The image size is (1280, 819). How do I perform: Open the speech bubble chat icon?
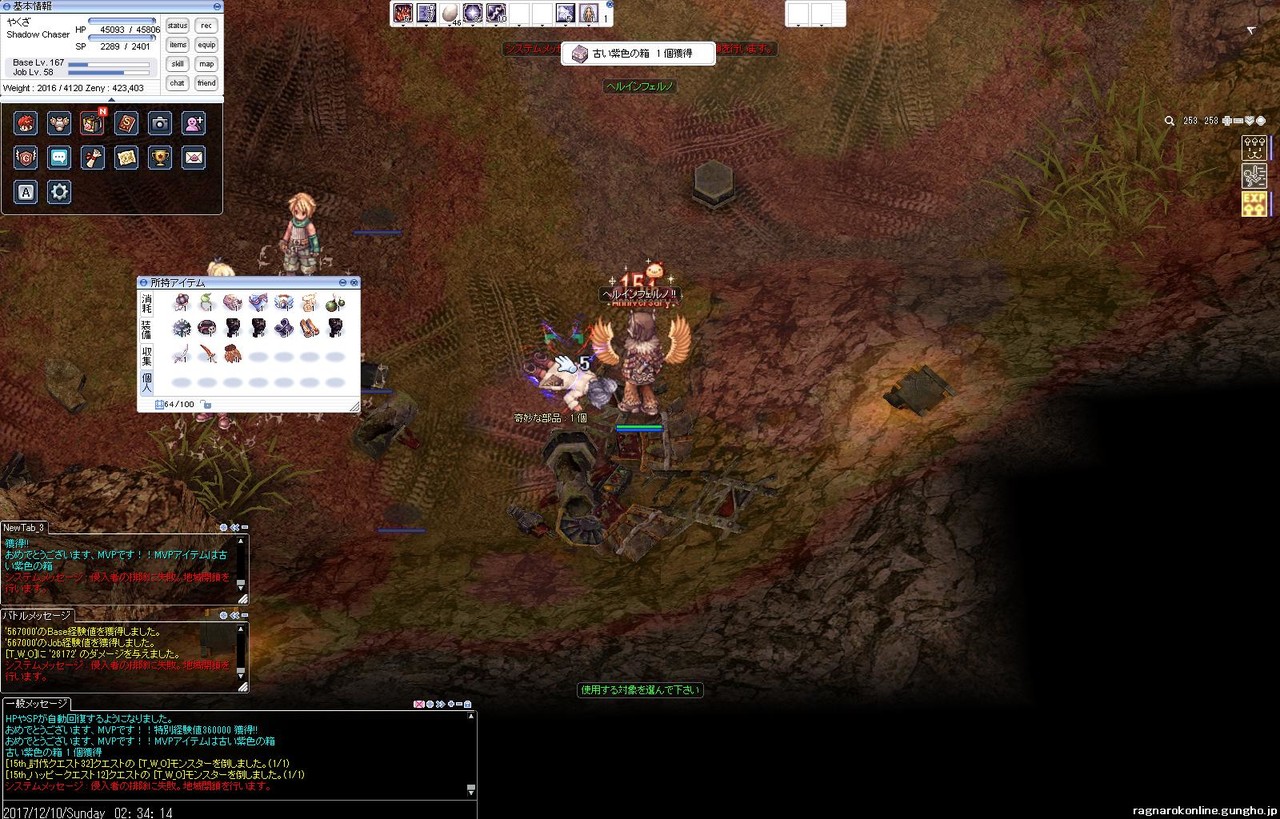[59, 157]
